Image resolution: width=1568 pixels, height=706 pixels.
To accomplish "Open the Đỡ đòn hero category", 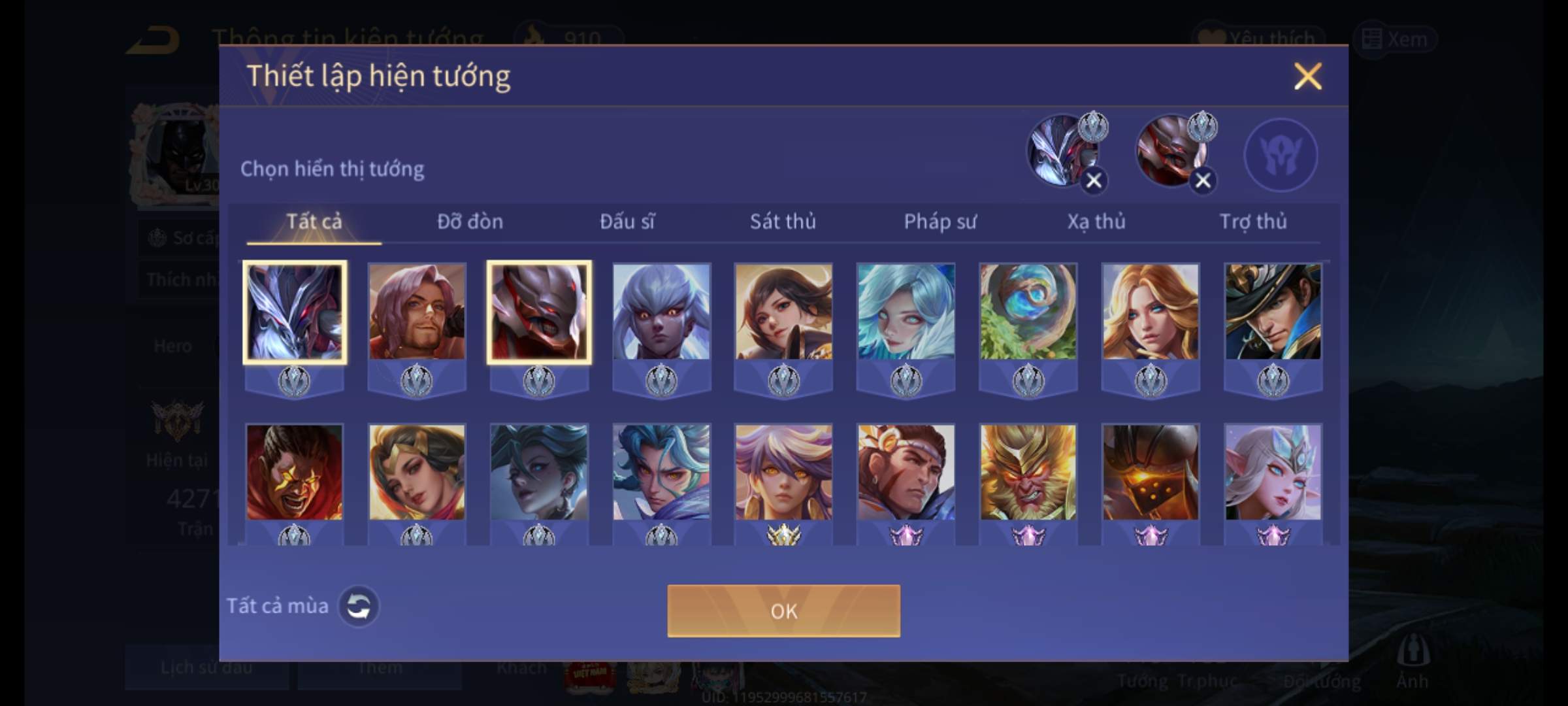I will [470, 222].
